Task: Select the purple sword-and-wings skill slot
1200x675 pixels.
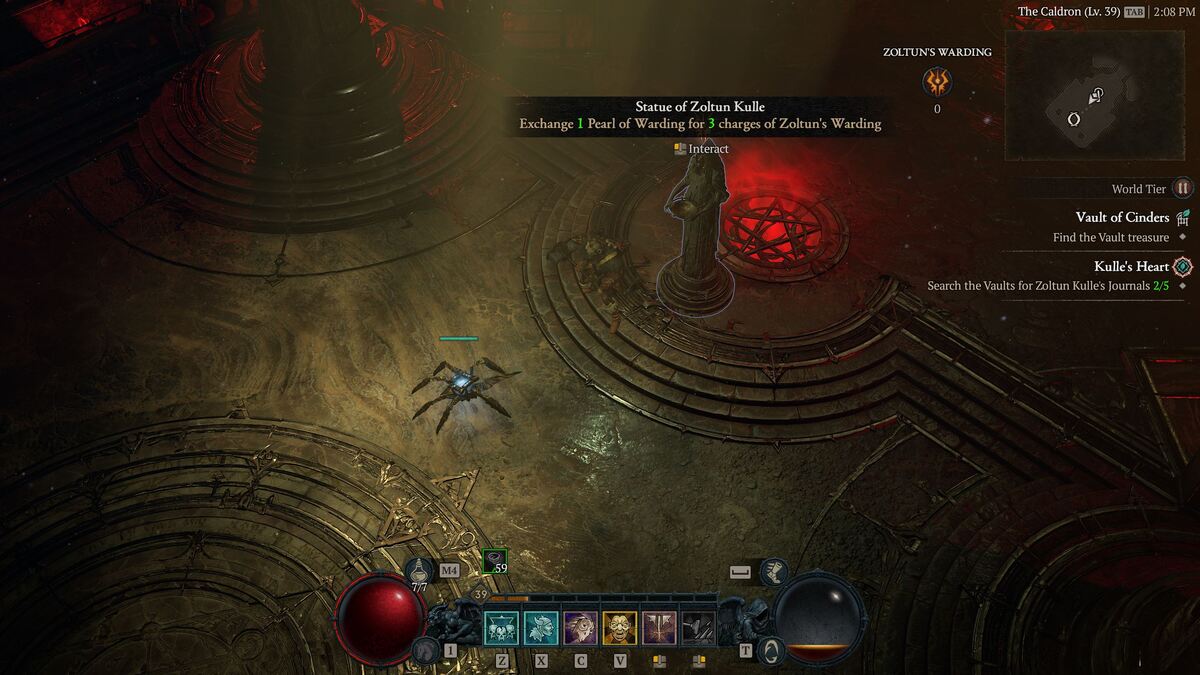Action: tap(659, 628)
